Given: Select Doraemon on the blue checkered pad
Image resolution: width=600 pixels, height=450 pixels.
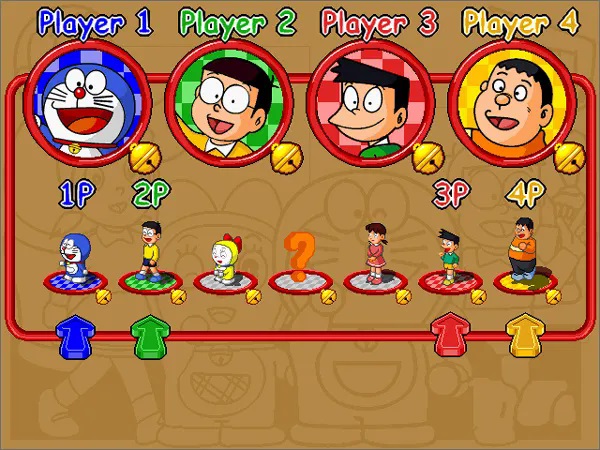Looking at the screenshot, I should 74,258.
